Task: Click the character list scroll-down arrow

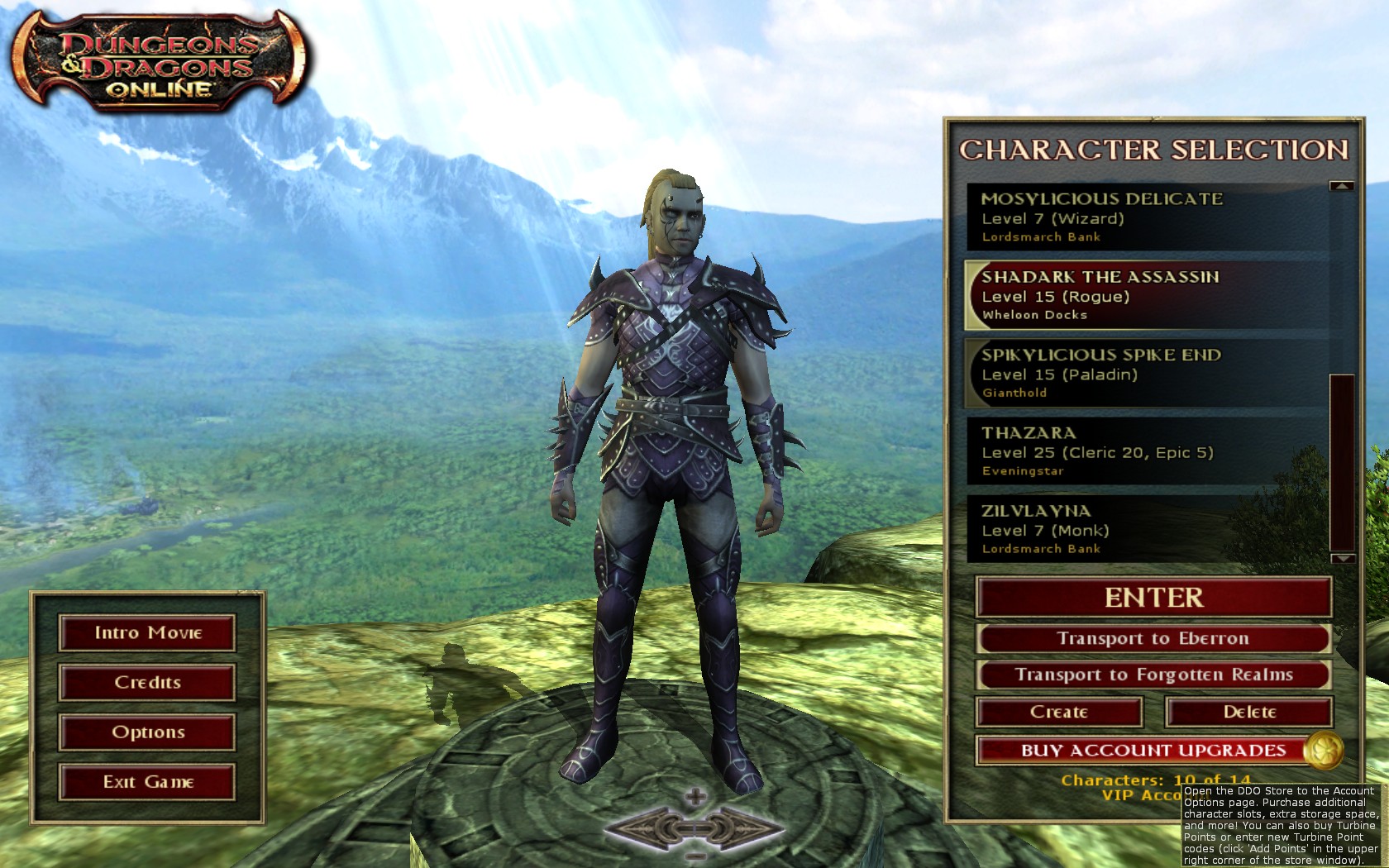Action: pyautogui.click(x=1341, y=559)
